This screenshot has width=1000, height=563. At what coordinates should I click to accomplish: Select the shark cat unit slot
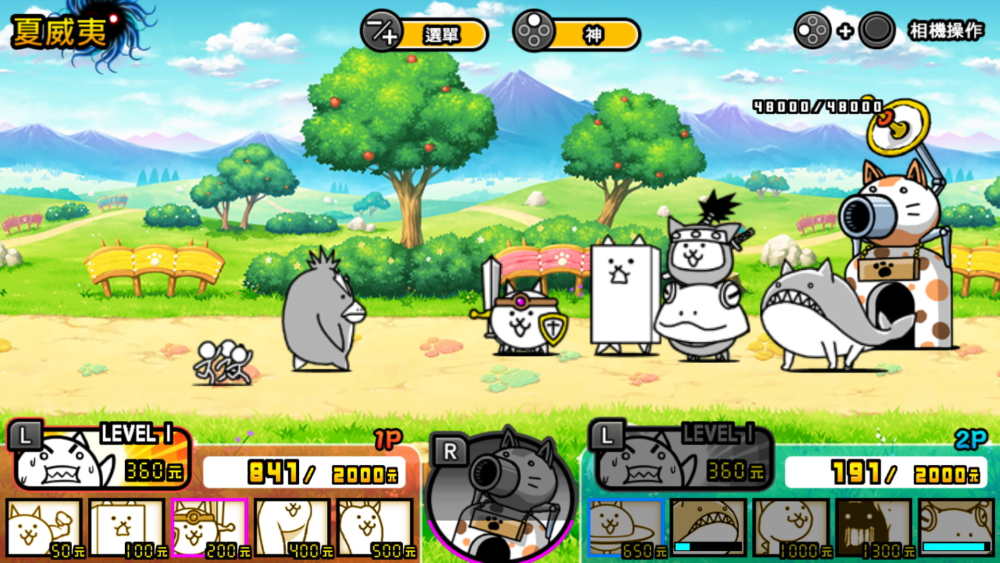click(708, 527)
